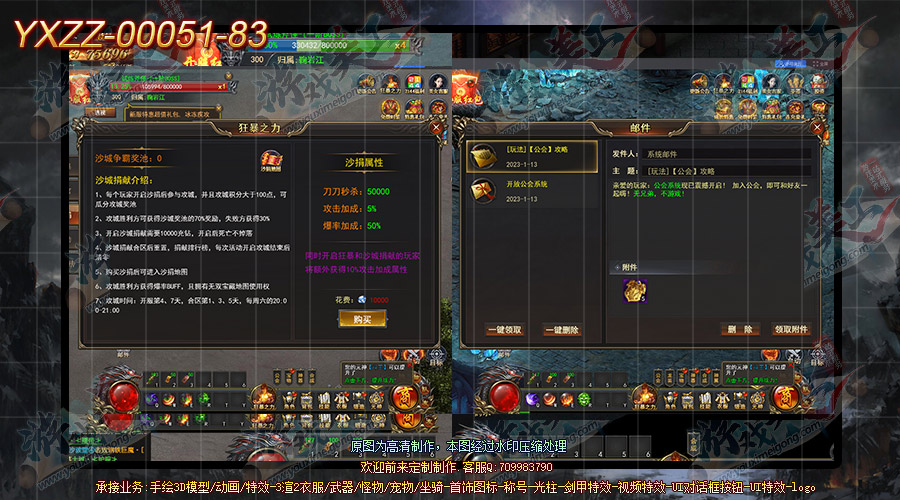Screen dimensions: 900x500
Task: Close the 狂暴之力 panel
Action: coord(436,128)
